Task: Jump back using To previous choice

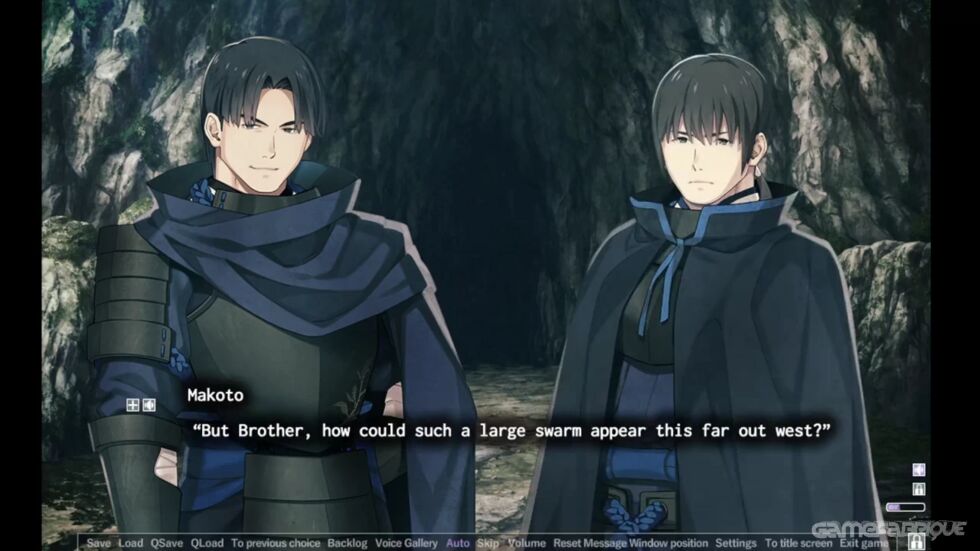Action: tap(275, 543)
